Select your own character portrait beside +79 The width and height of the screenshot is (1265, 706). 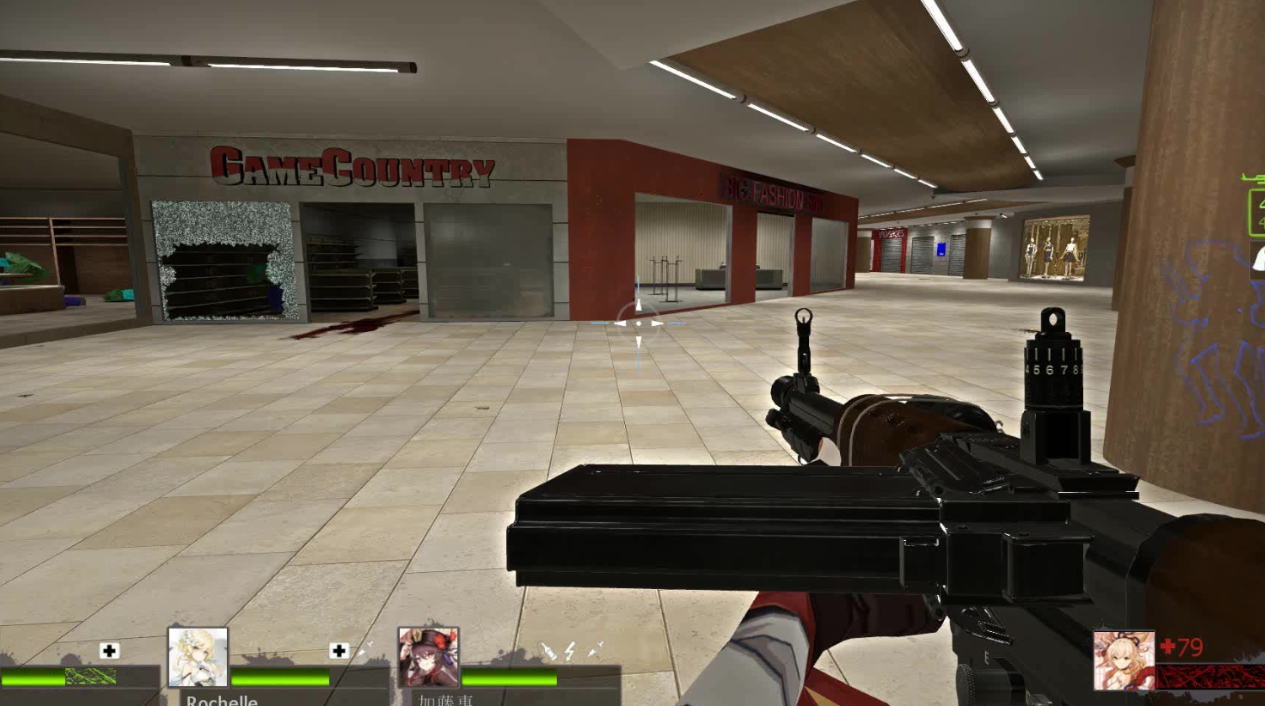(x=1123, y=659)
